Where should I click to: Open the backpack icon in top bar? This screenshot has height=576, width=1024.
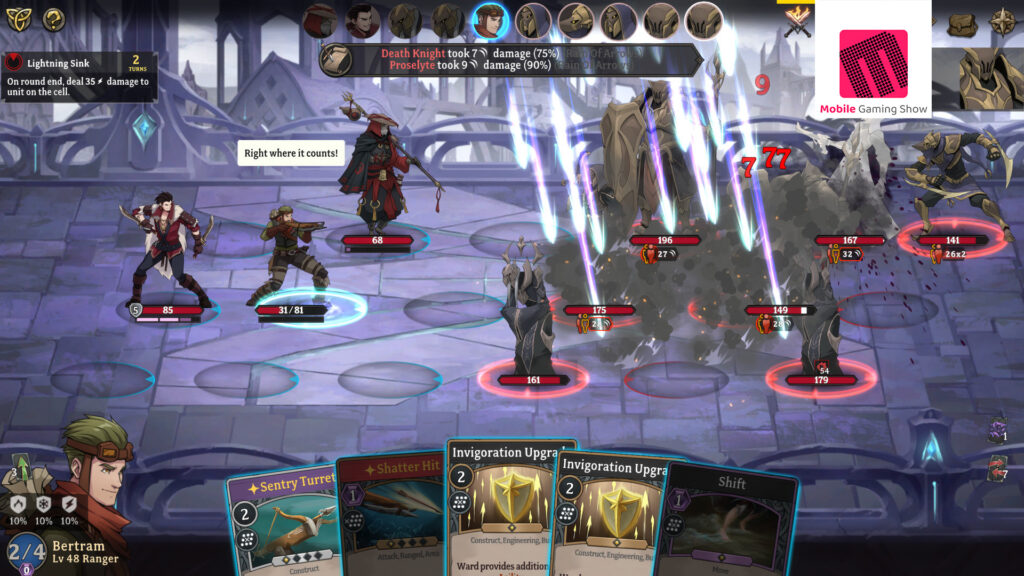960,22
